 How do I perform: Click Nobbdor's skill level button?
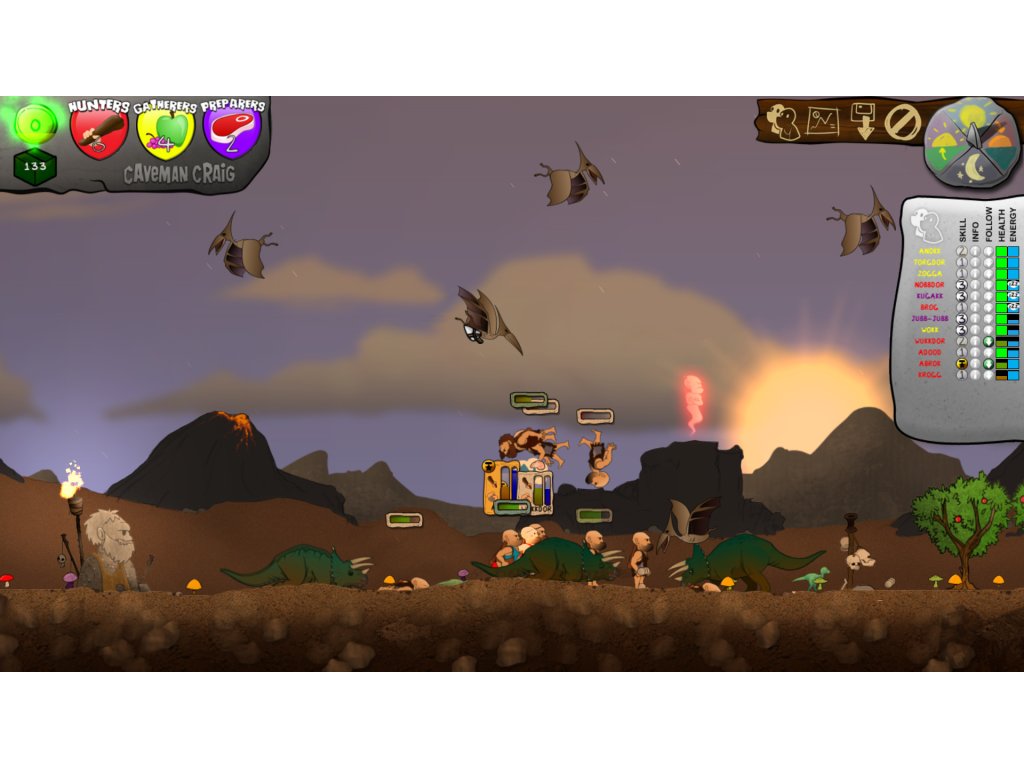[x=962, y=285]
